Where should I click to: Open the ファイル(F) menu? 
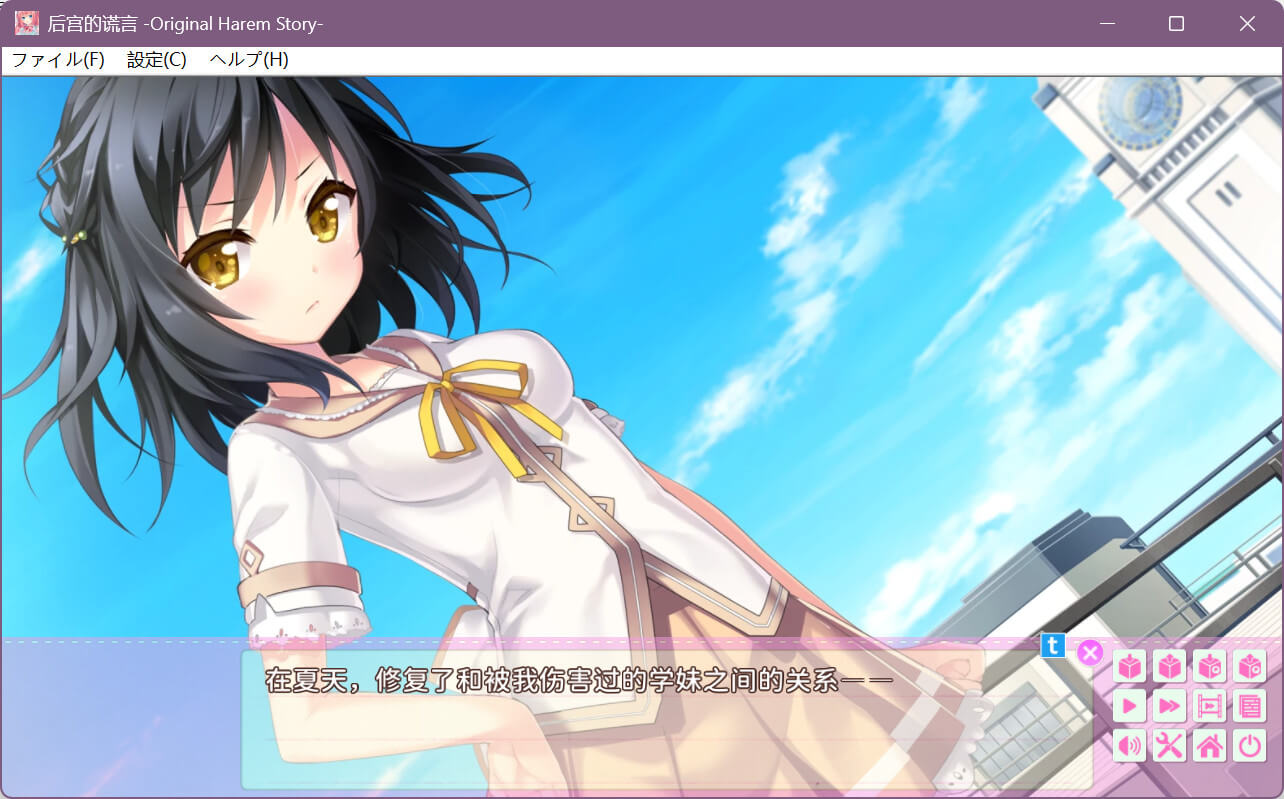pos(58,60)
